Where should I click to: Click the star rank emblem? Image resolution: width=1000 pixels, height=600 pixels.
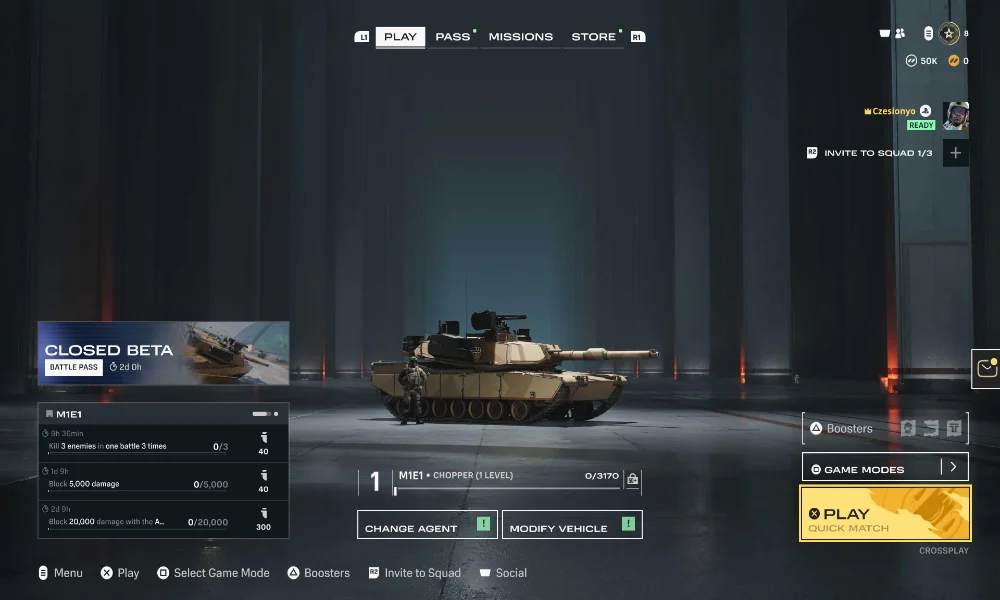[949, 34]
